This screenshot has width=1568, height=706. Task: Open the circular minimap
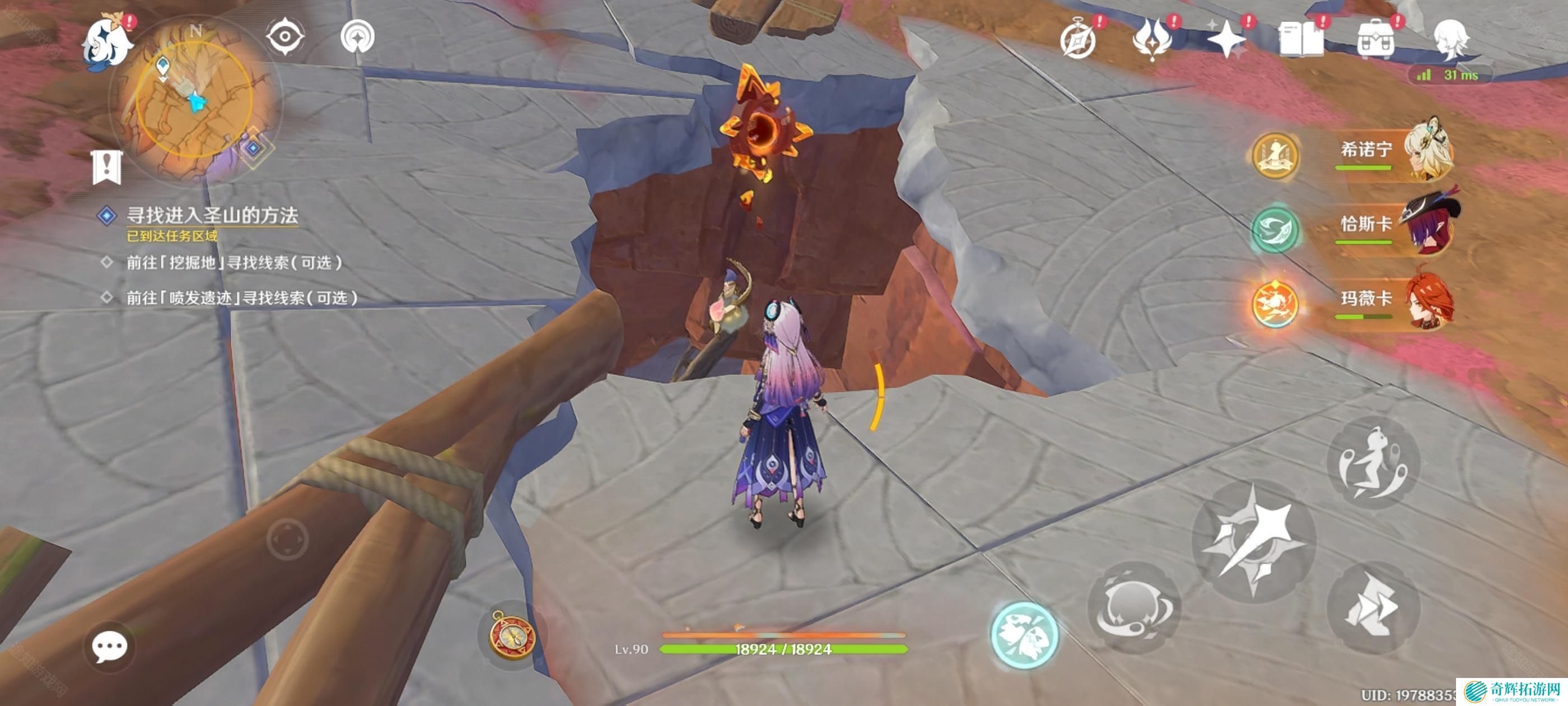point(194,100)
